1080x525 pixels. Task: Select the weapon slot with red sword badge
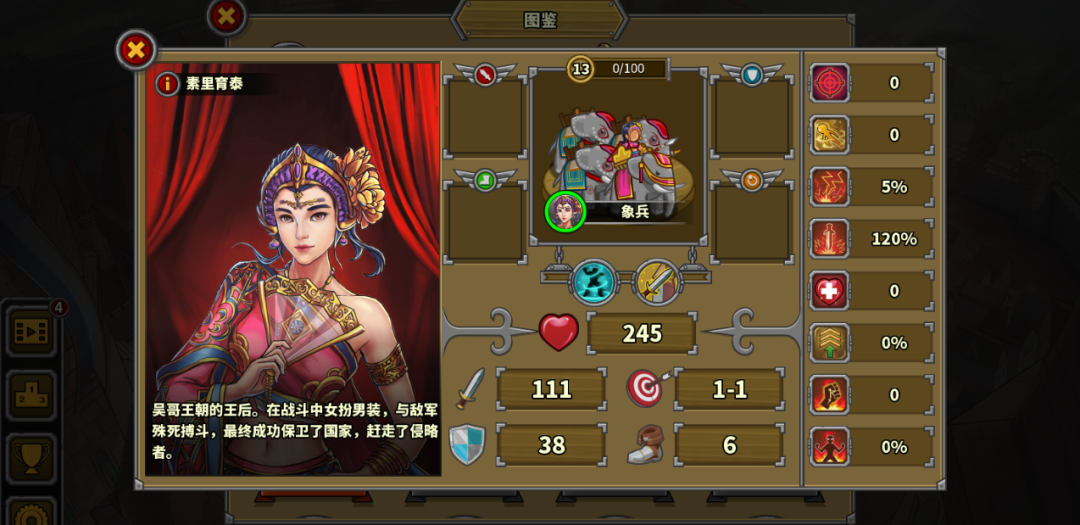485,117
